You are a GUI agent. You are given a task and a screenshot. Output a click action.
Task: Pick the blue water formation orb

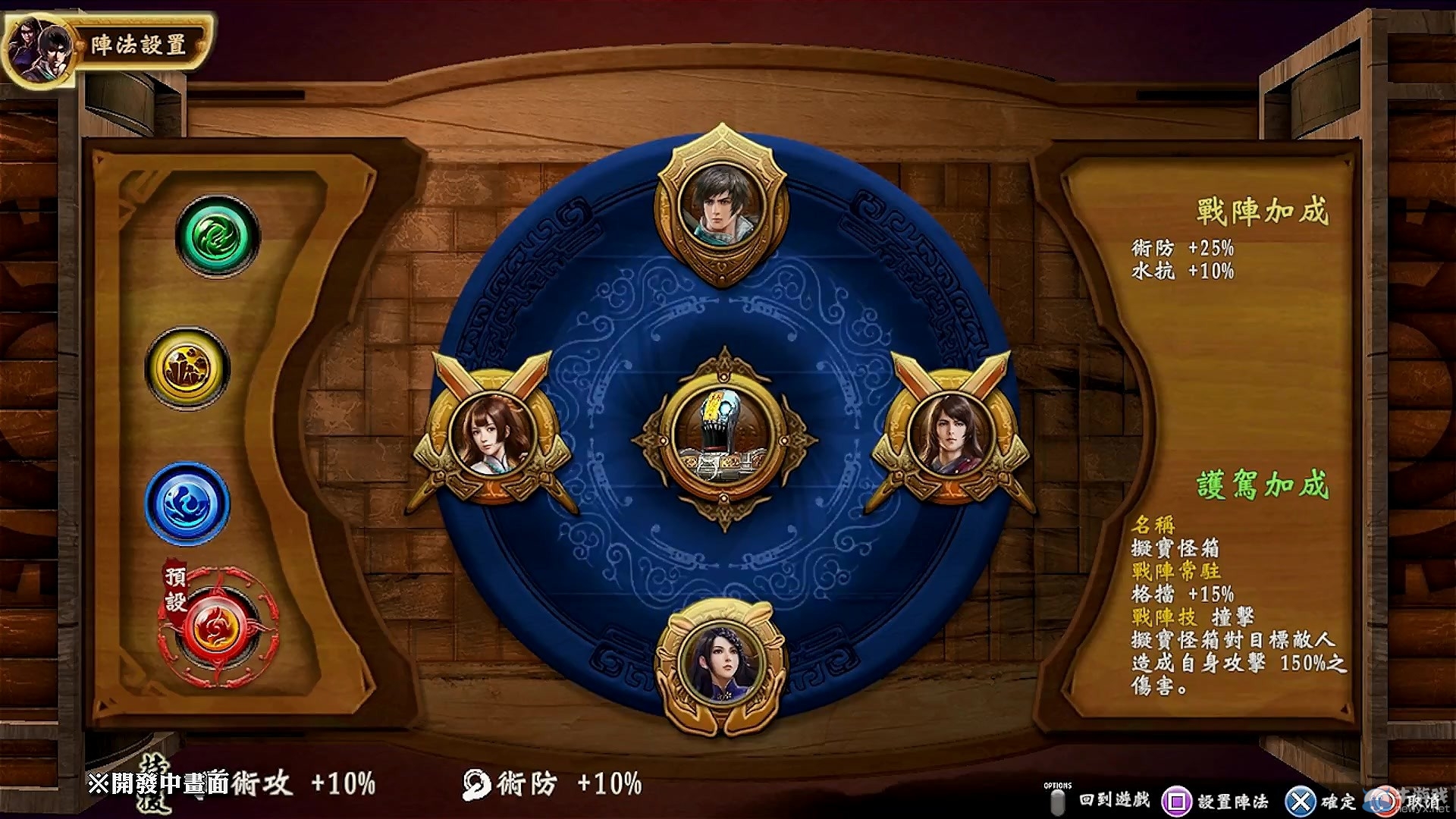[187, 504]
